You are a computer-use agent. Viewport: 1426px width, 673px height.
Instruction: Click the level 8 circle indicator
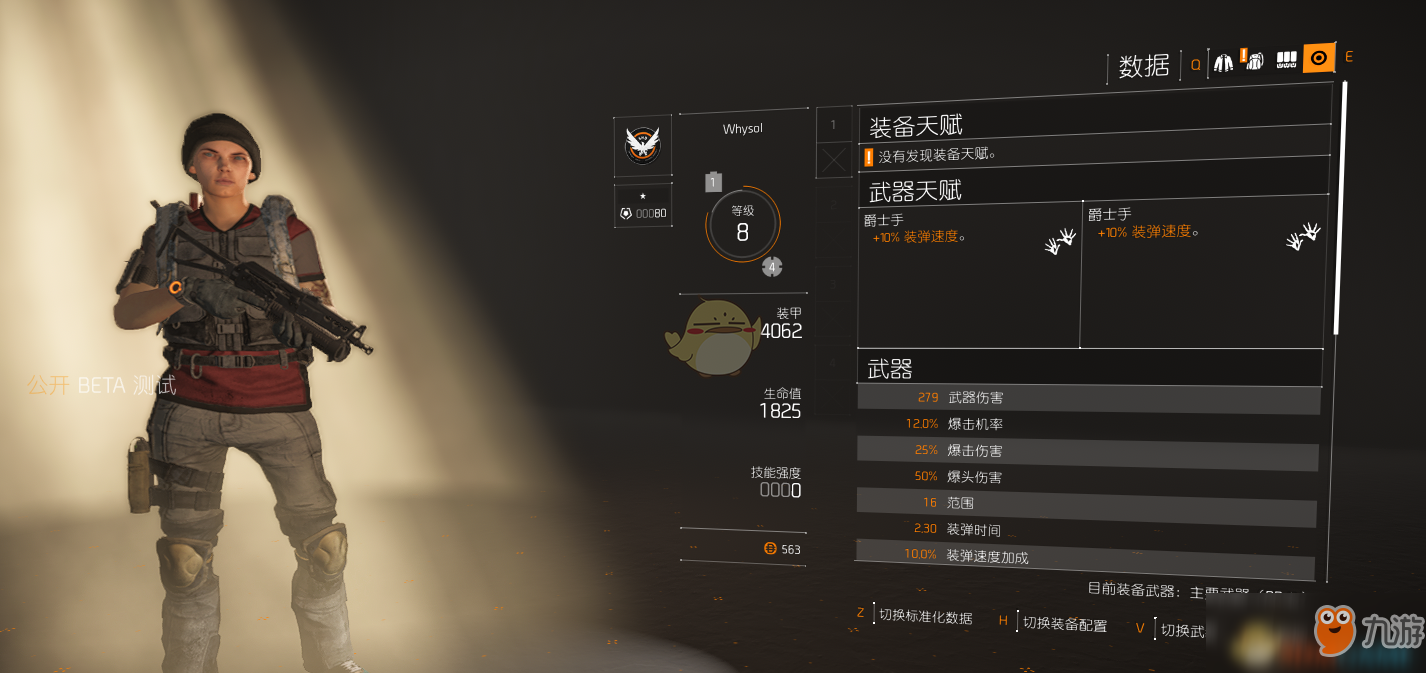coord(742,225)
